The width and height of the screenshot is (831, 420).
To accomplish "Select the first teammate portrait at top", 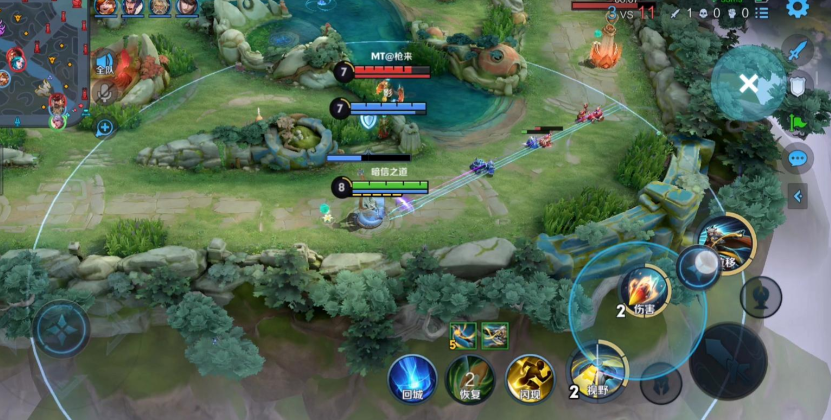I will [x=108, y=8].
